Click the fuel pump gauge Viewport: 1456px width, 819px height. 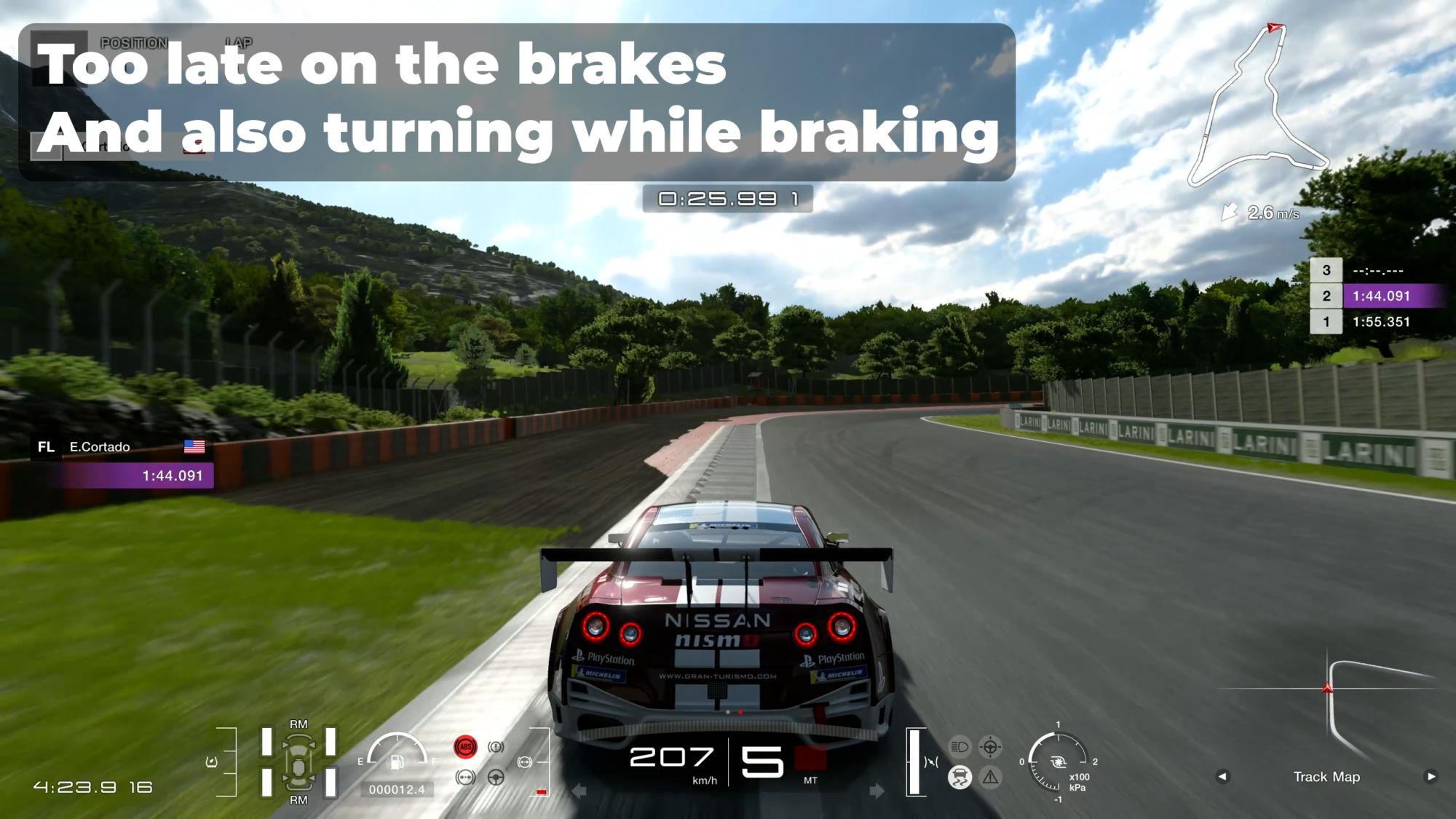(397, 753)
